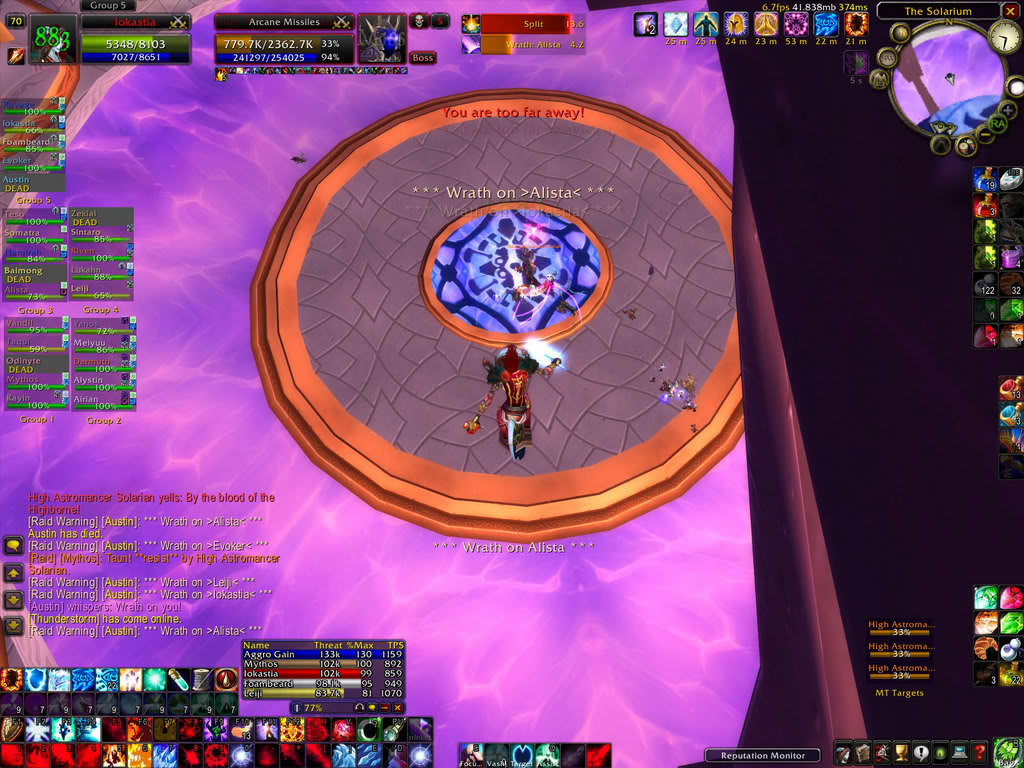
Task: Jump chat to bottom with lowest arrow button
Action: tap(13, 626)
